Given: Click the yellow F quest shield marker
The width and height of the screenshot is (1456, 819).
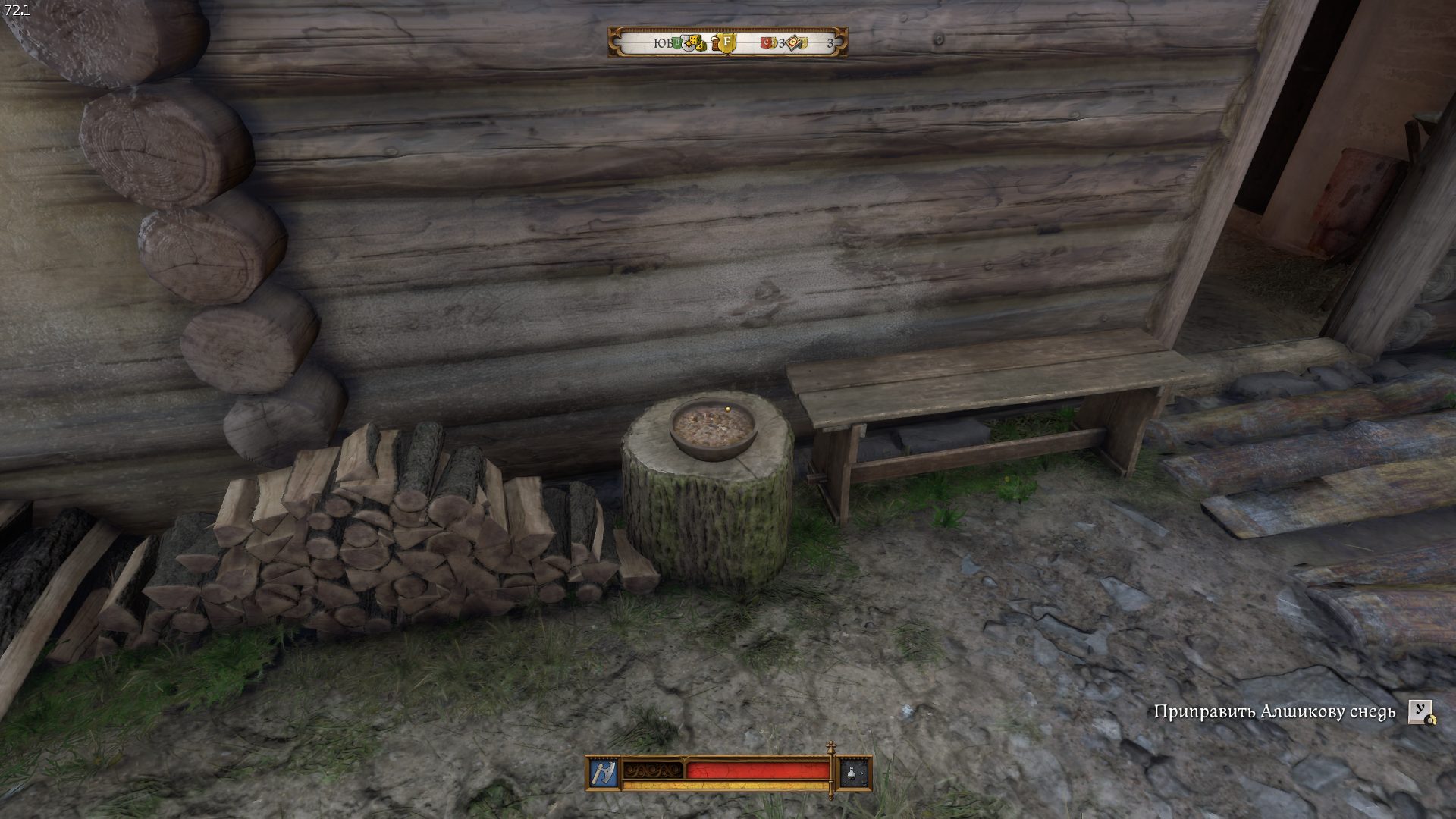Looking at the screenshot, I should coord(726,42).
